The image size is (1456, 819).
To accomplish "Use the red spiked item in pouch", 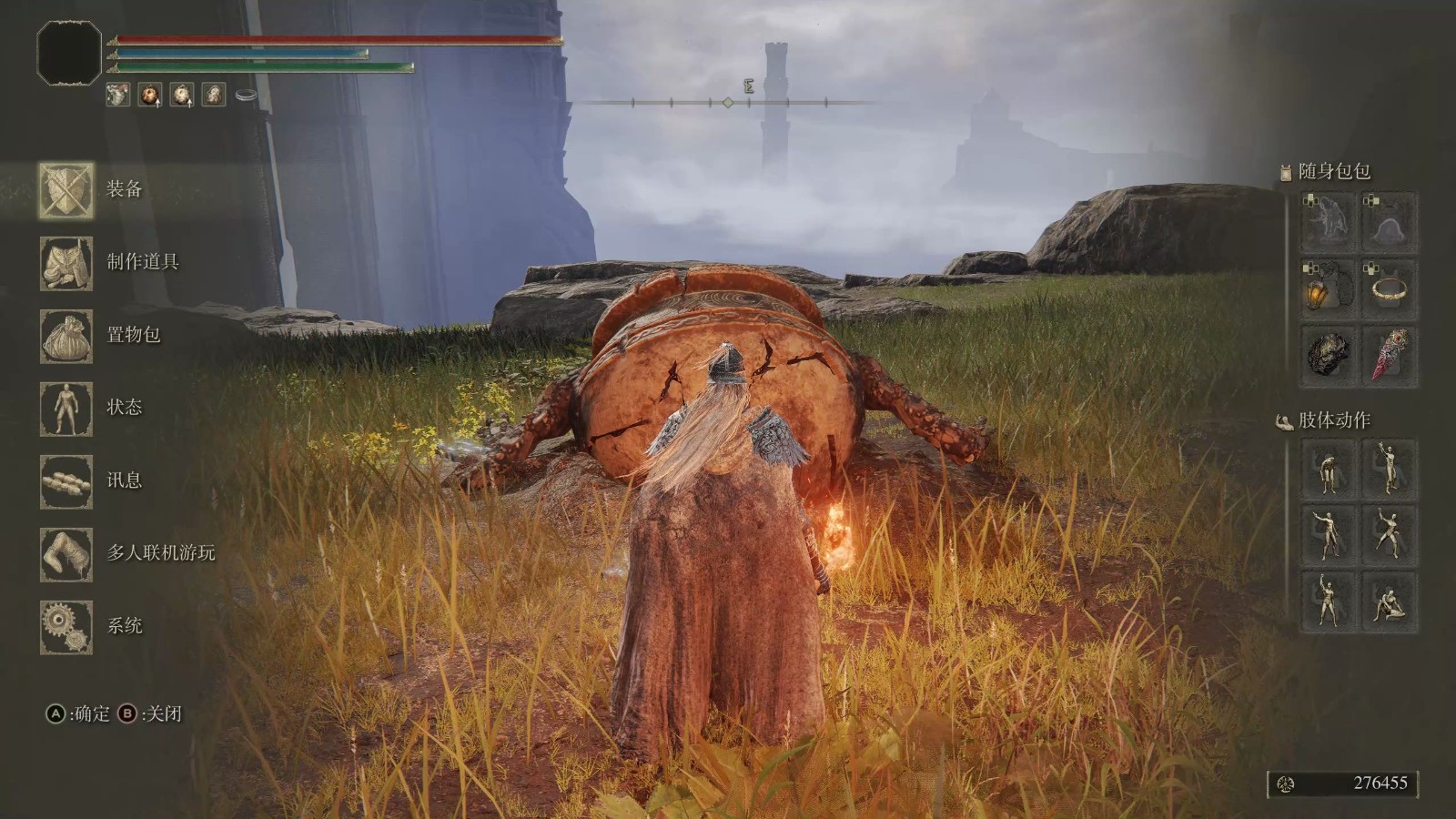I will 1390,355.
